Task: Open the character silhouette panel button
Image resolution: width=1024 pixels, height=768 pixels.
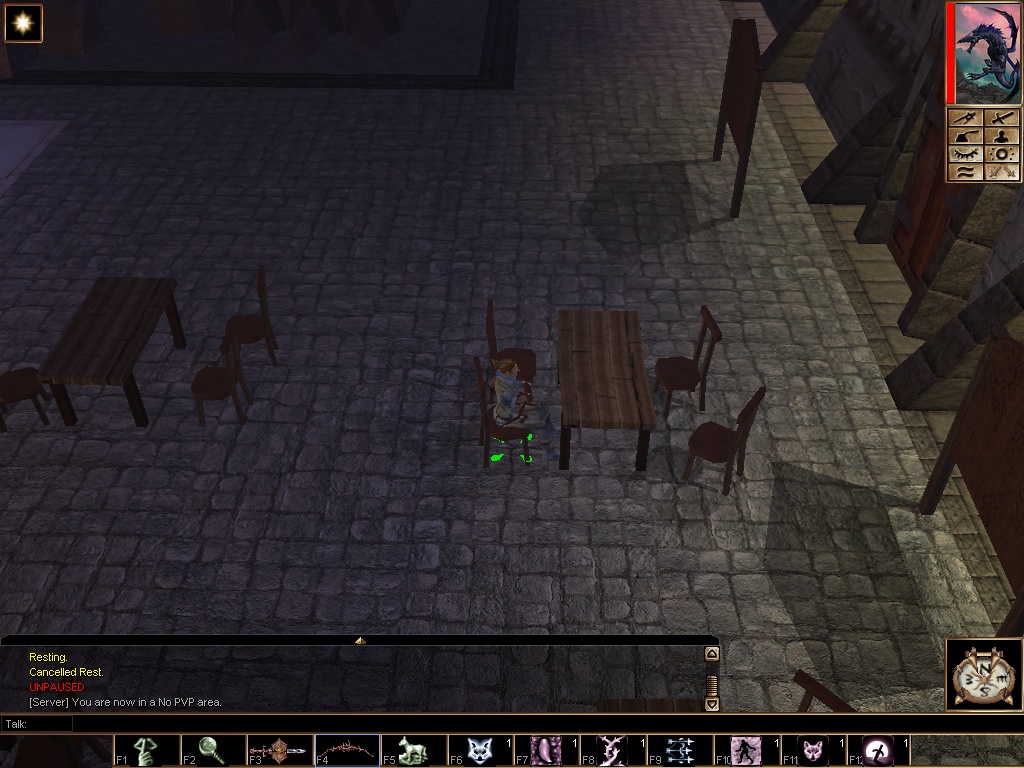Action: click(1002, 136)
